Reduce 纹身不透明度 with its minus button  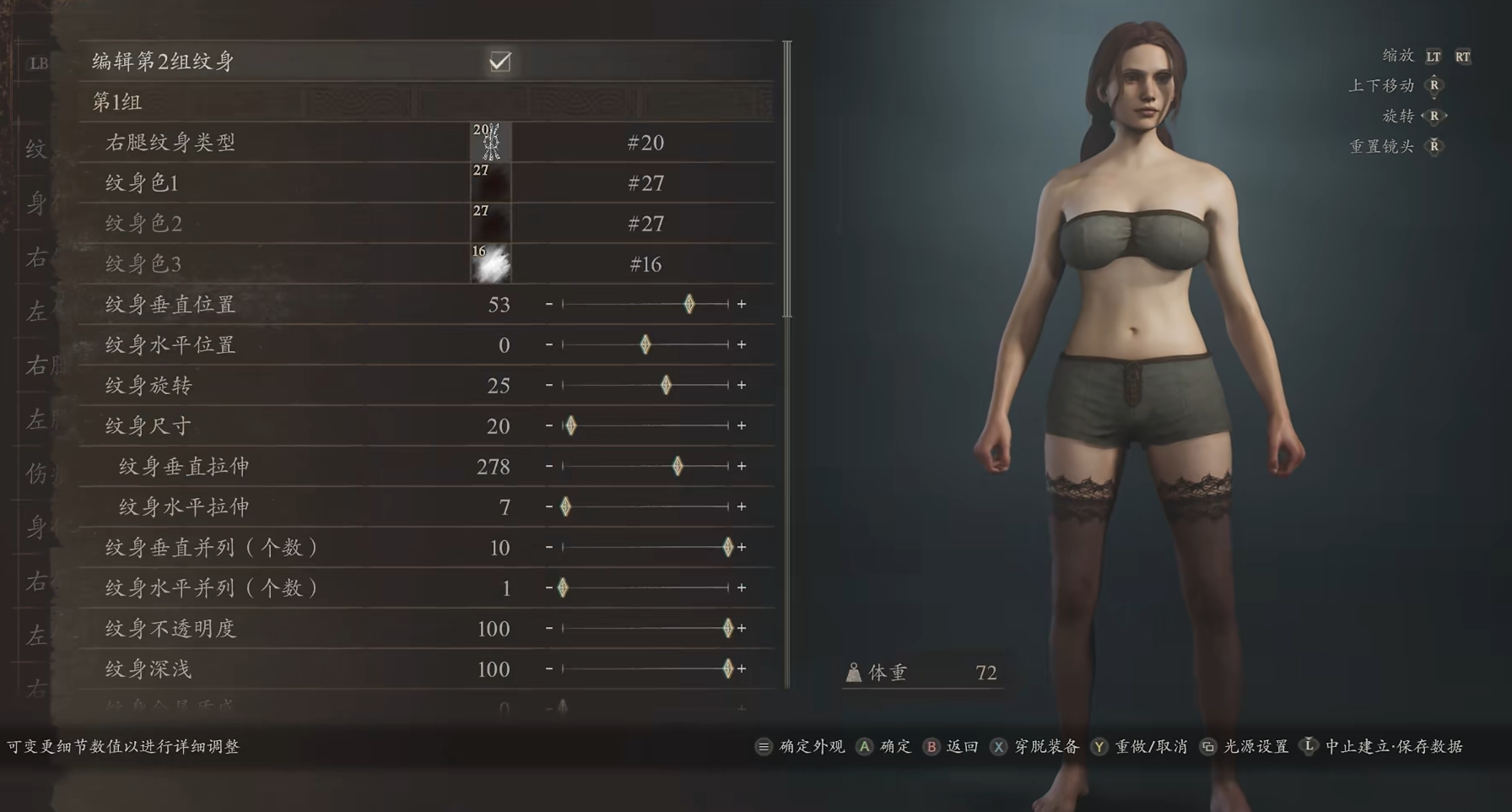(x=549, y=628)
